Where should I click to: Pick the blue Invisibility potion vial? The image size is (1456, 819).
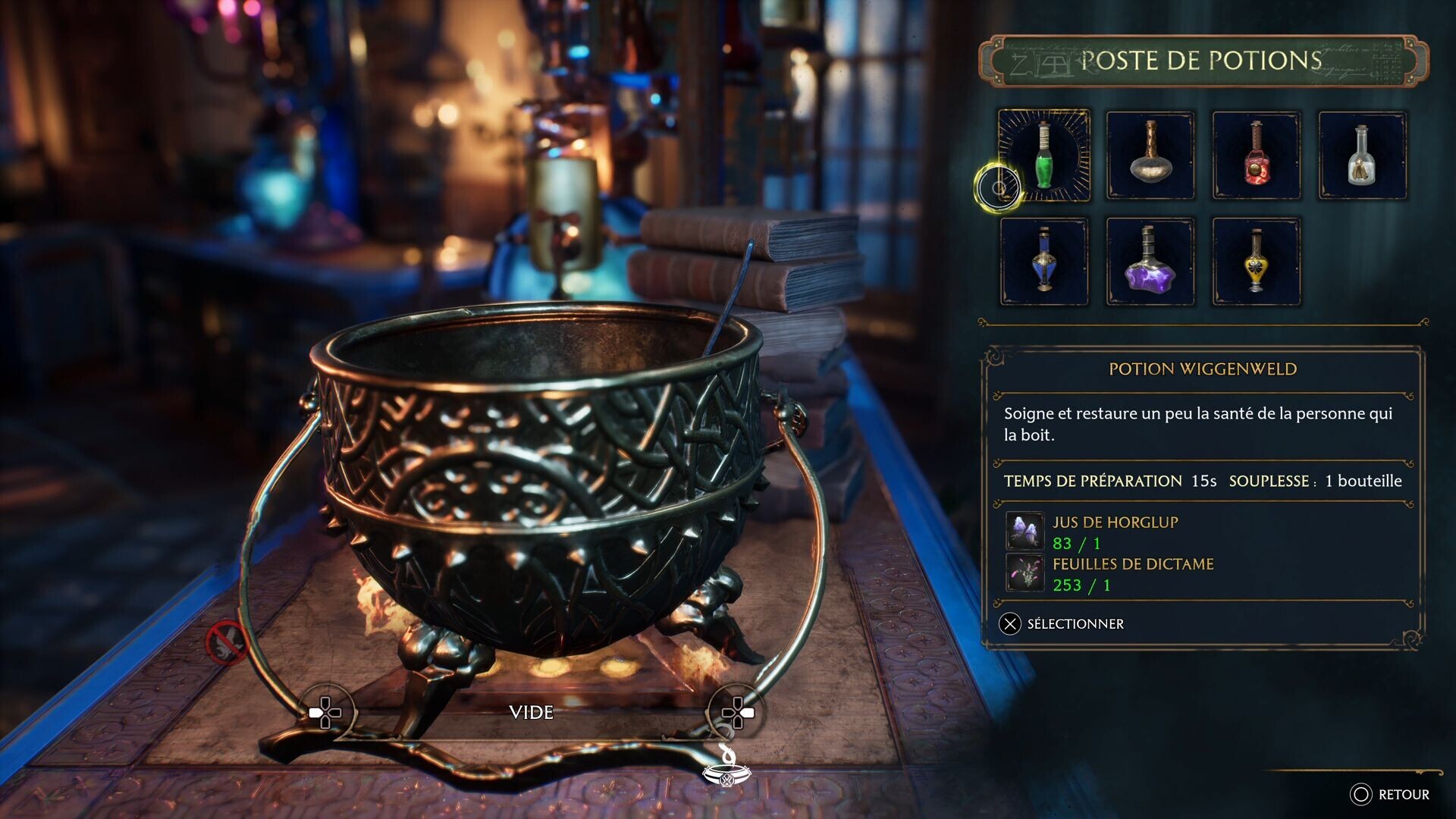[1045, 262]
